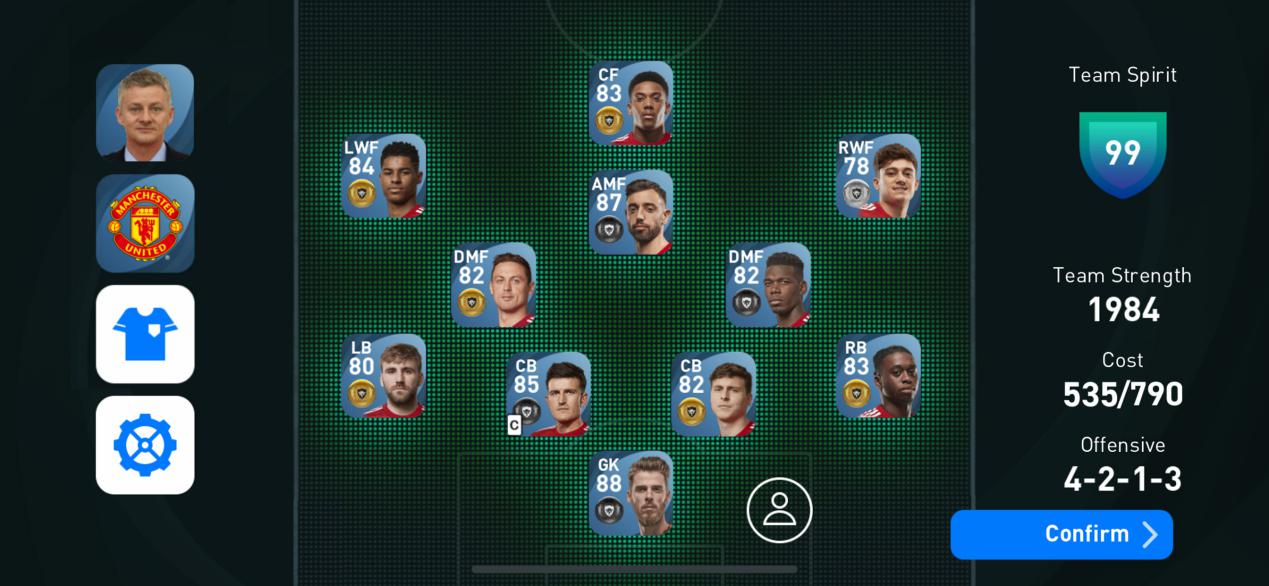This screenshot has height=586, width=1269.
Task: Choose the LWF 84 player card
Action: pos(383,176)
